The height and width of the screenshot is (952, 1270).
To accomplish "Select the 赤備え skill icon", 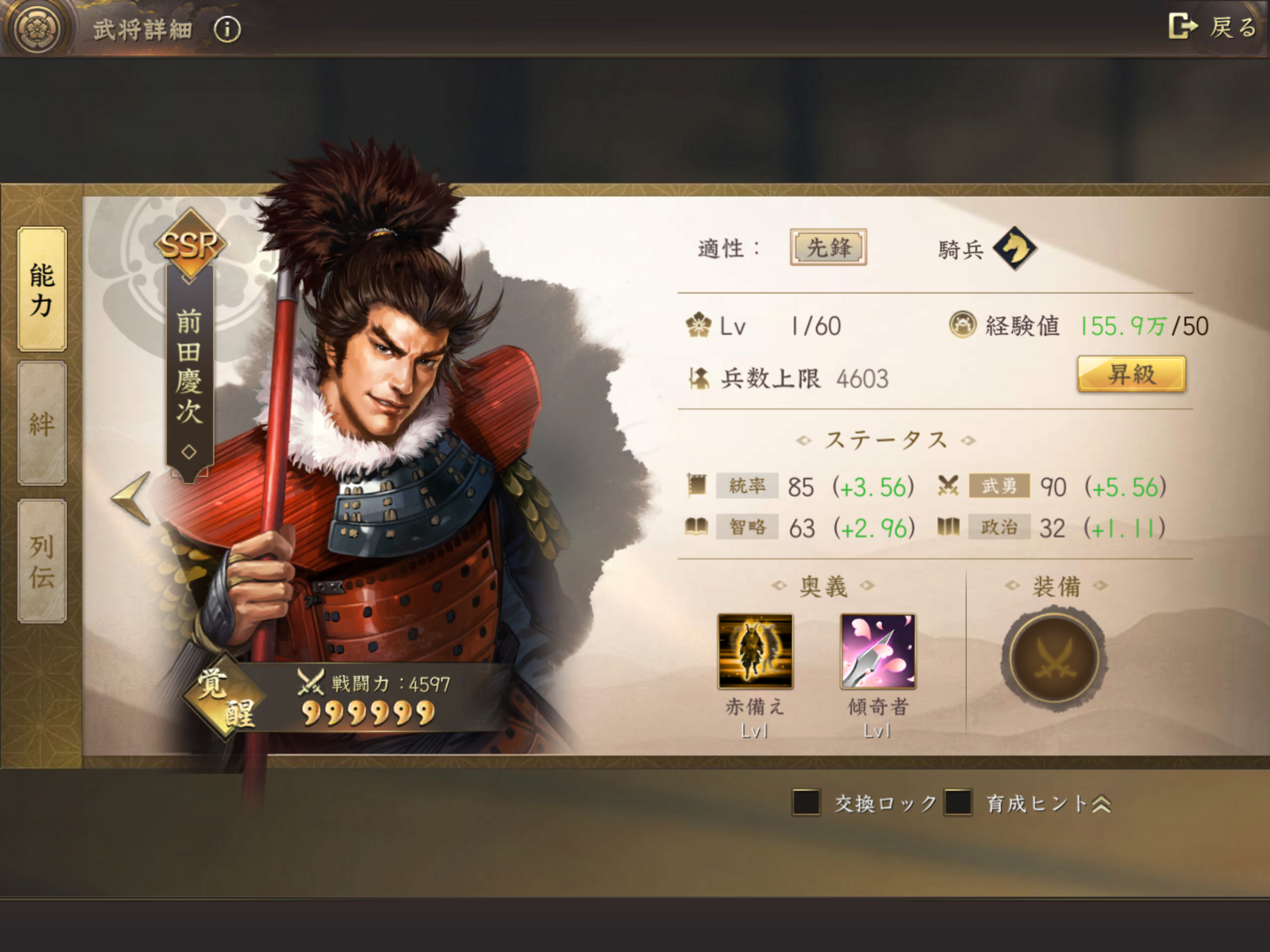I will tap(756, 651).
